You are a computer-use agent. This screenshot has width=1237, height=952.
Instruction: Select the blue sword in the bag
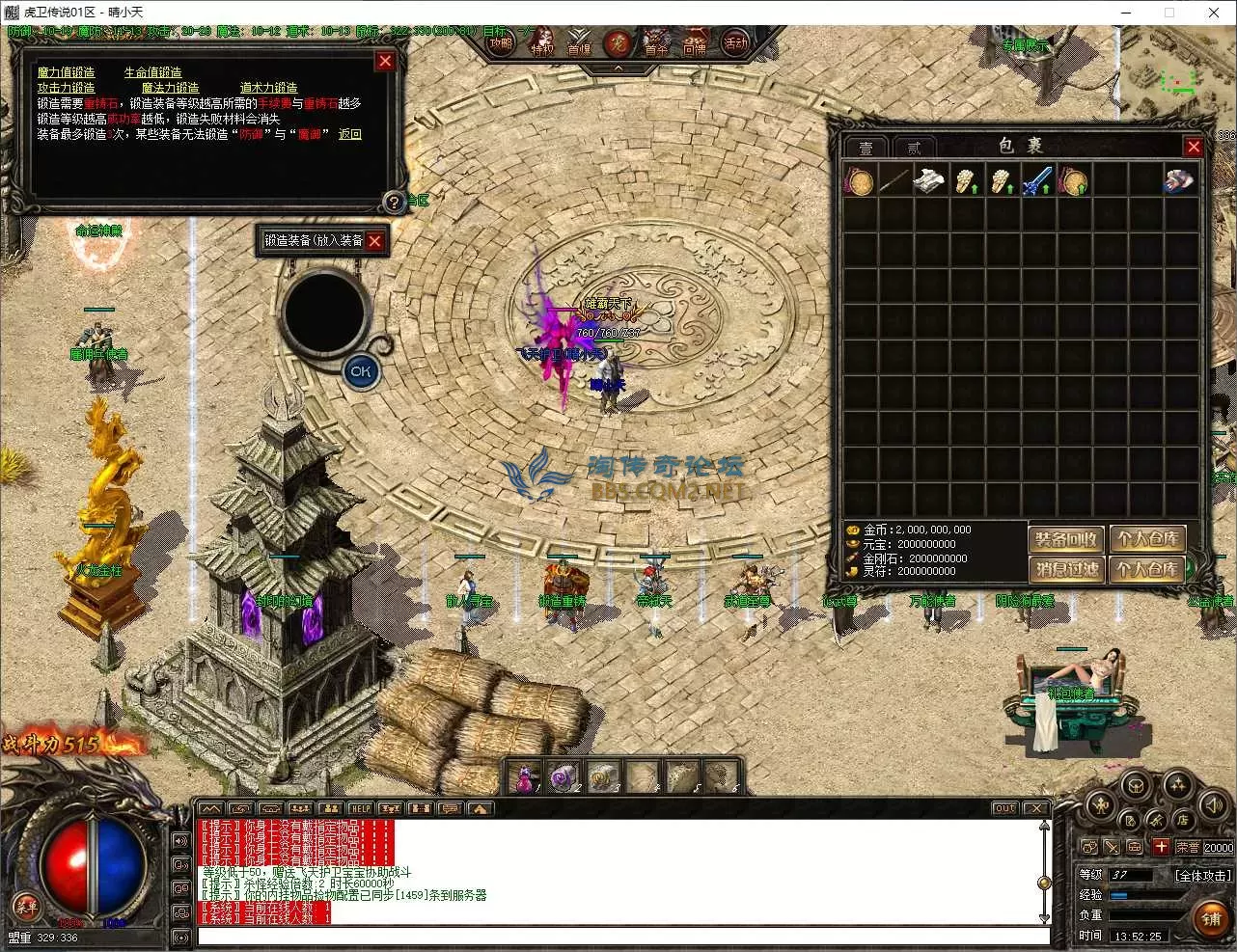[1037, 180]
